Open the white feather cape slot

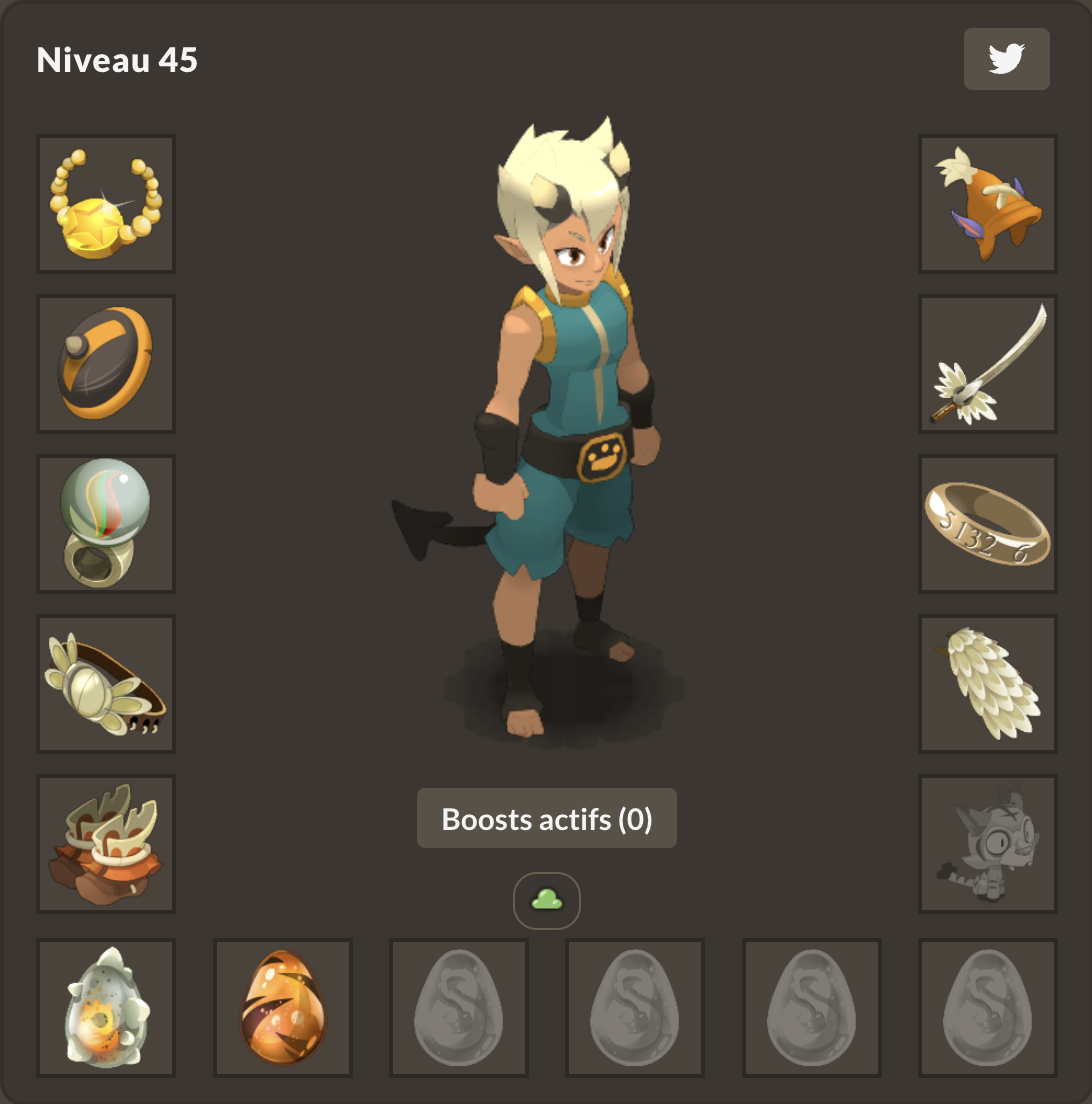point(988,684)
